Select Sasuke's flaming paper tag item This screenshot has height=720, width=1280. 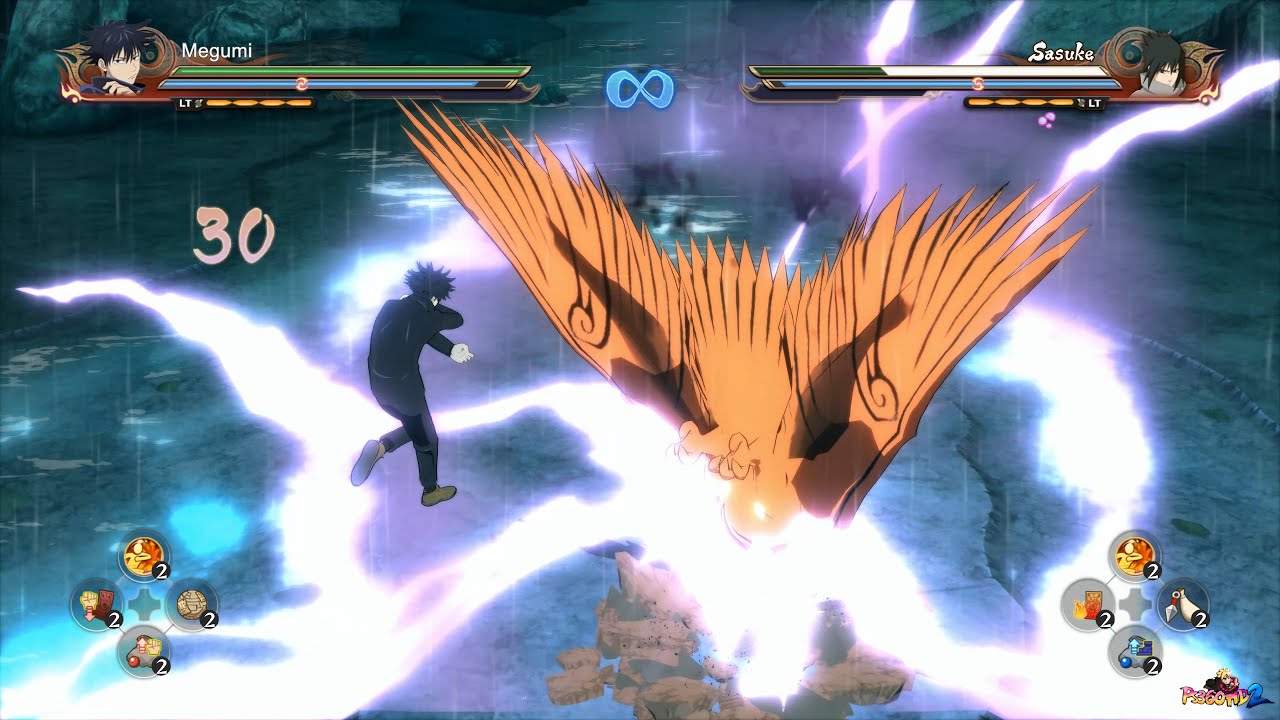click(x=1087, y=605)
